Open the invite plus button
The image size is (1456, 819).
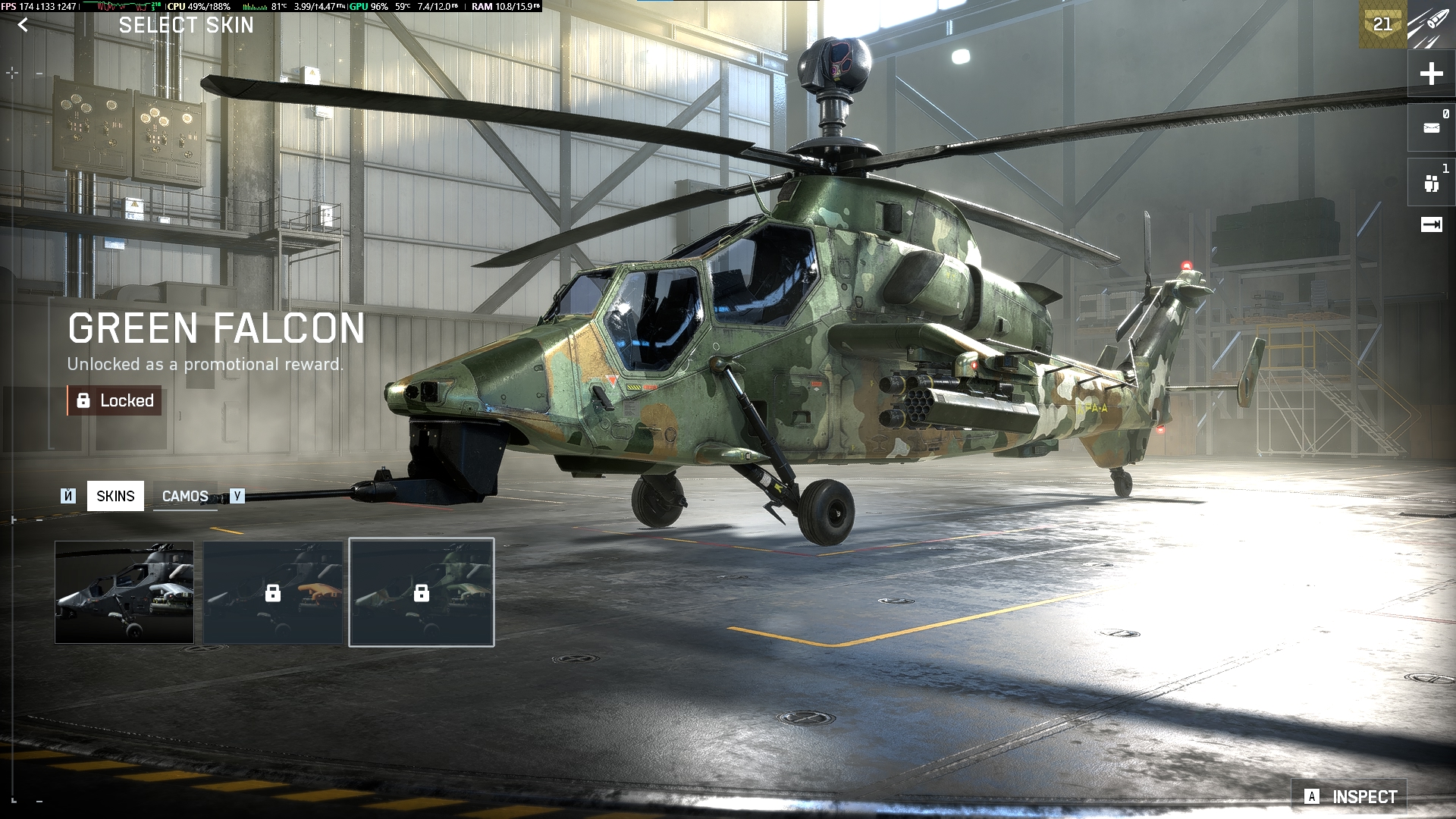pyautogui.click(x=1431, y=74)
